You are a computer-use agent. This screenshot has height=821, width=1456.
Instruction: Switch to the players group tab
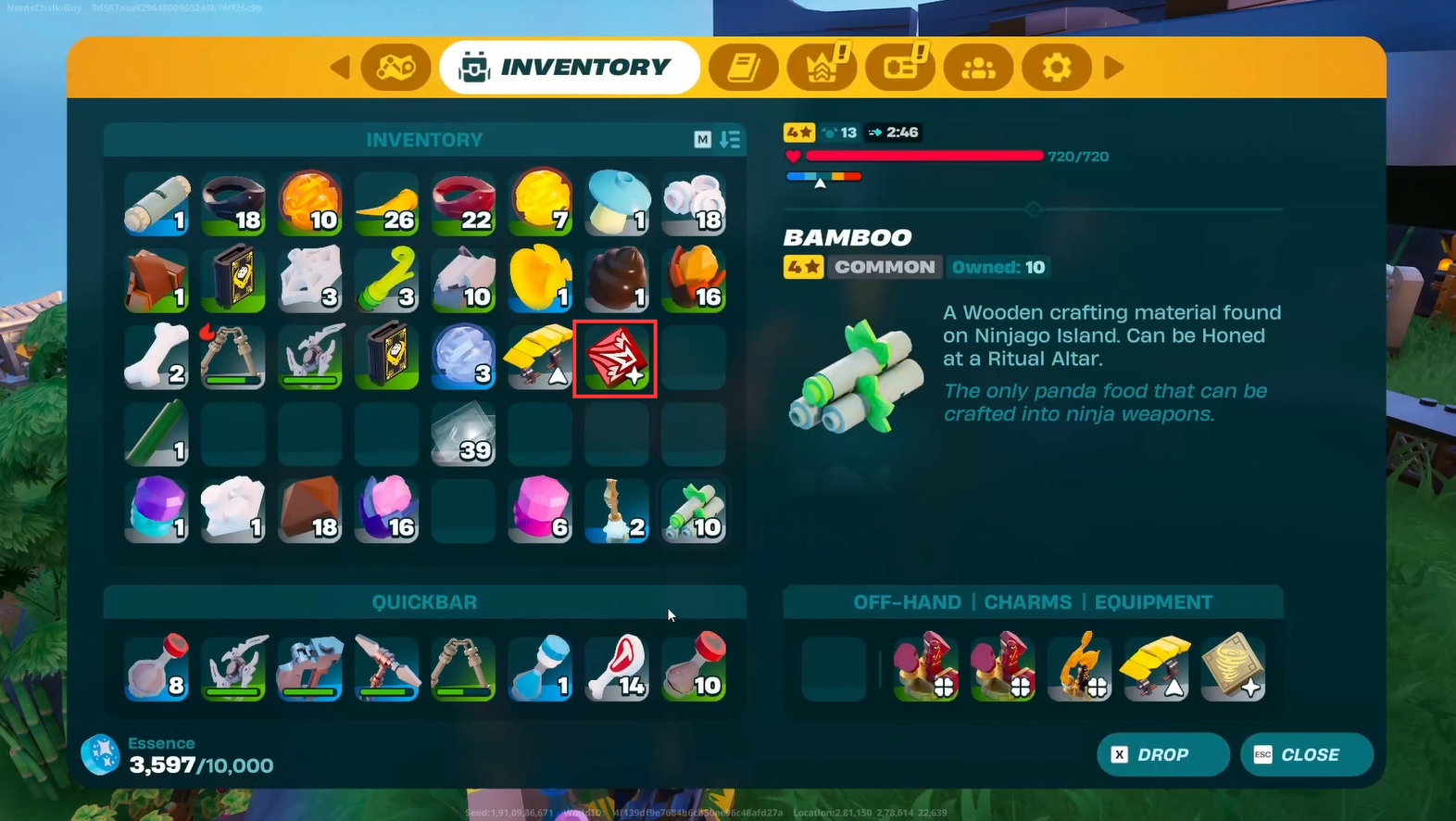click(978, 68)
